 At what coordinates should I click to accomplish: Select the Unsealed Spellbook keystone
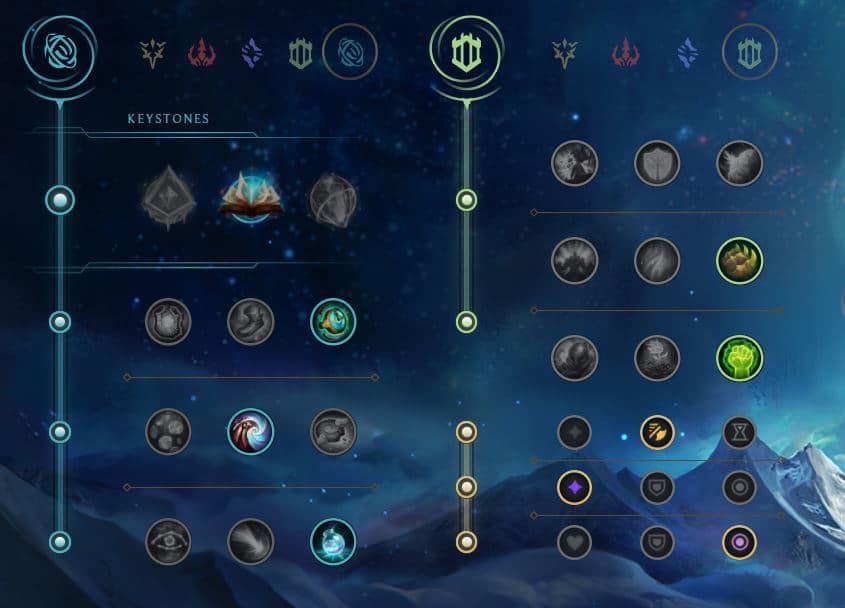click(x=251, y=197)
